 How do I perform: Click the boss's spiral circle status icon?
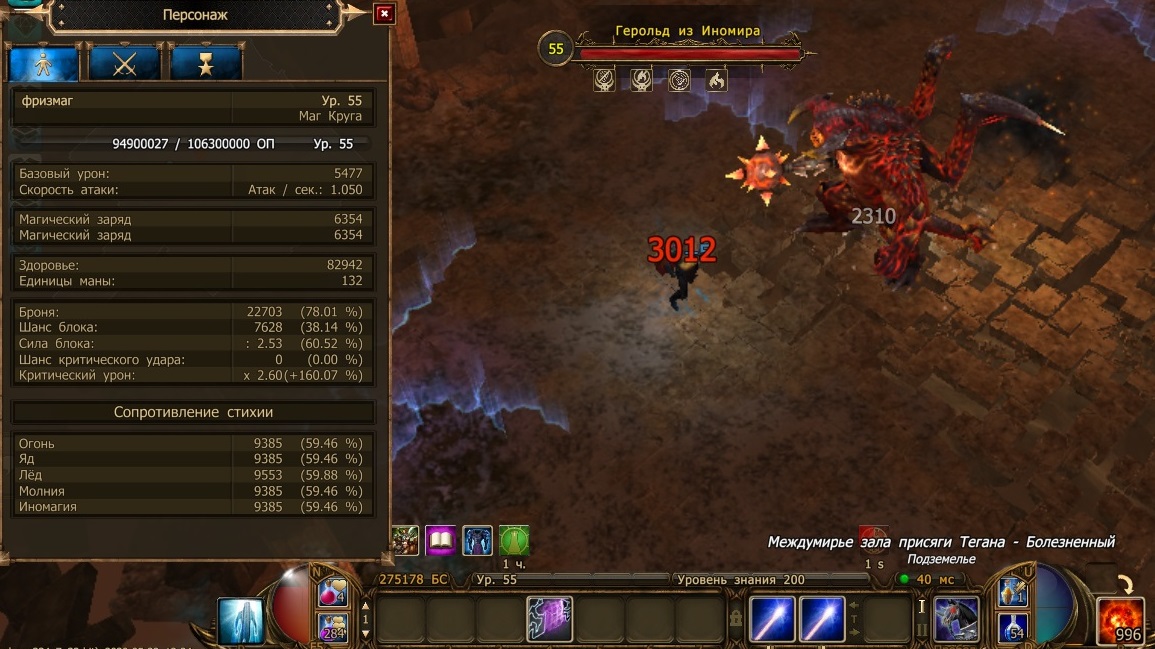click(x=679, y=80)
